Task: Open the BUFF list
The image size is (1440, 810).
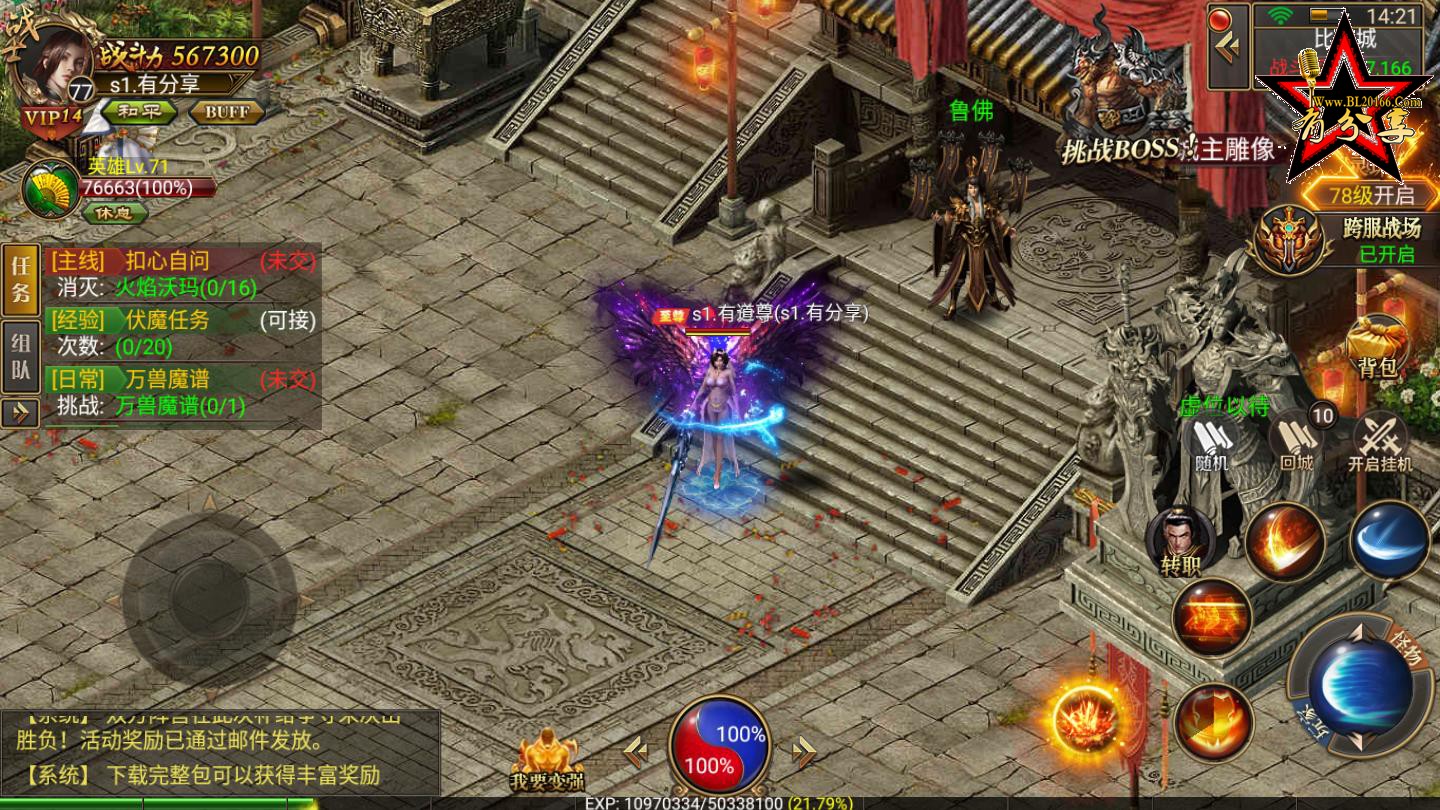Action: 226,111
